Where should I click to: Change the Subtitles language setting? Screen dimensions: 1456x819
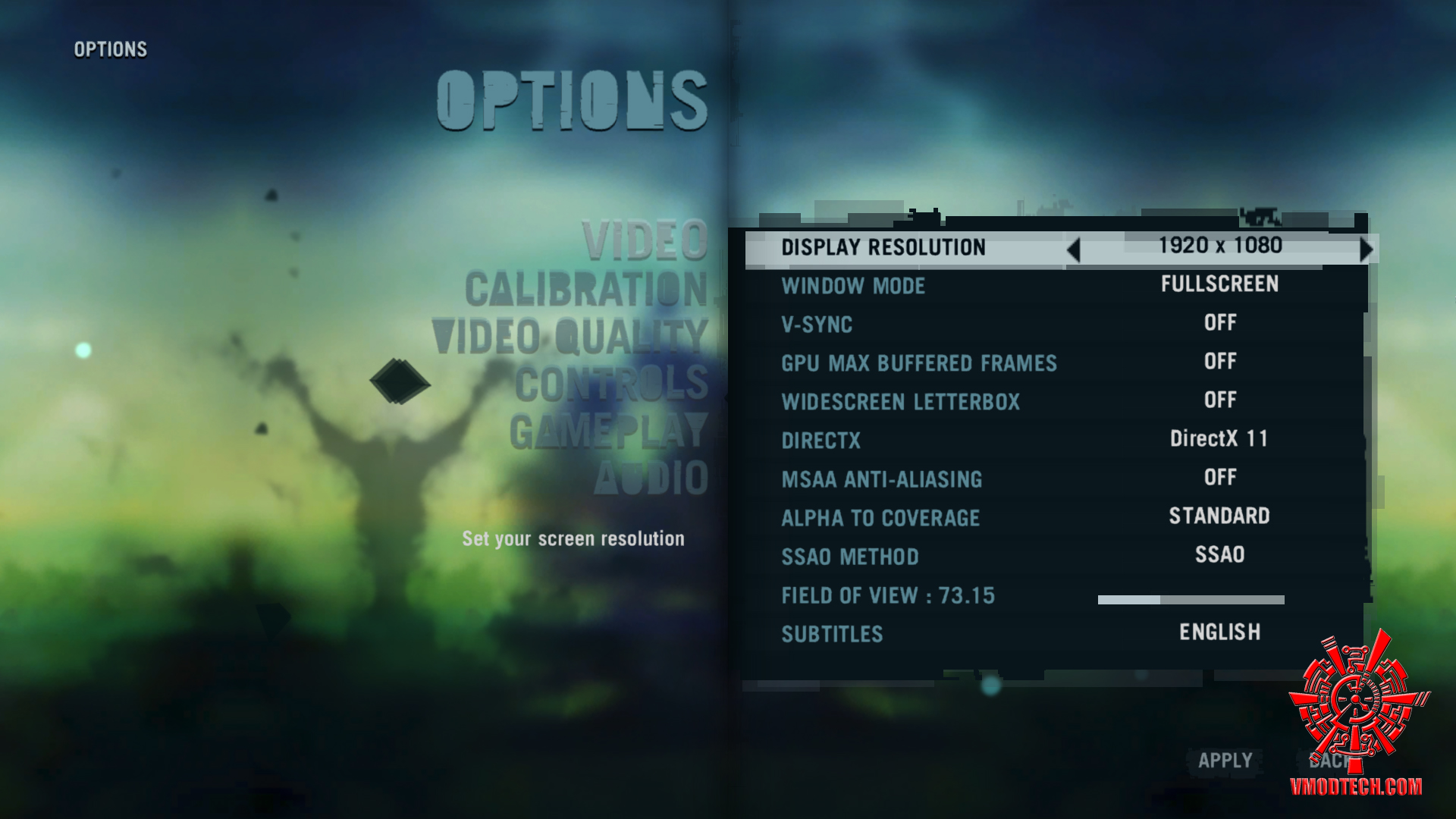coord(1219,632)
